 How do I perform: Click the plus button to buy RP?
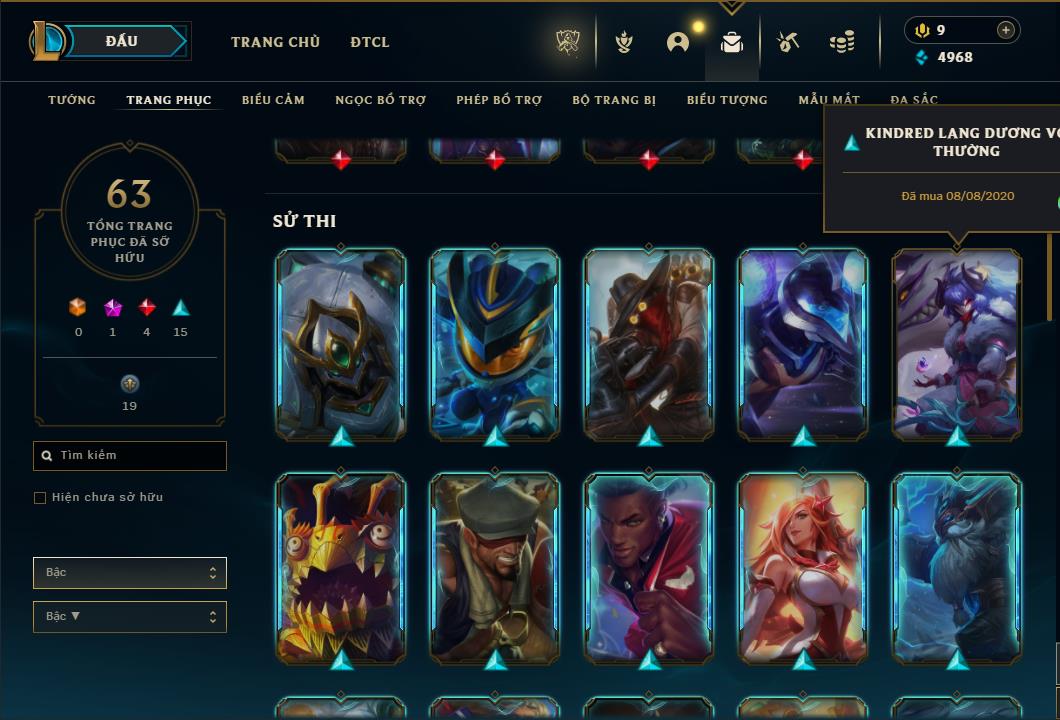(x=1006, y=30)
